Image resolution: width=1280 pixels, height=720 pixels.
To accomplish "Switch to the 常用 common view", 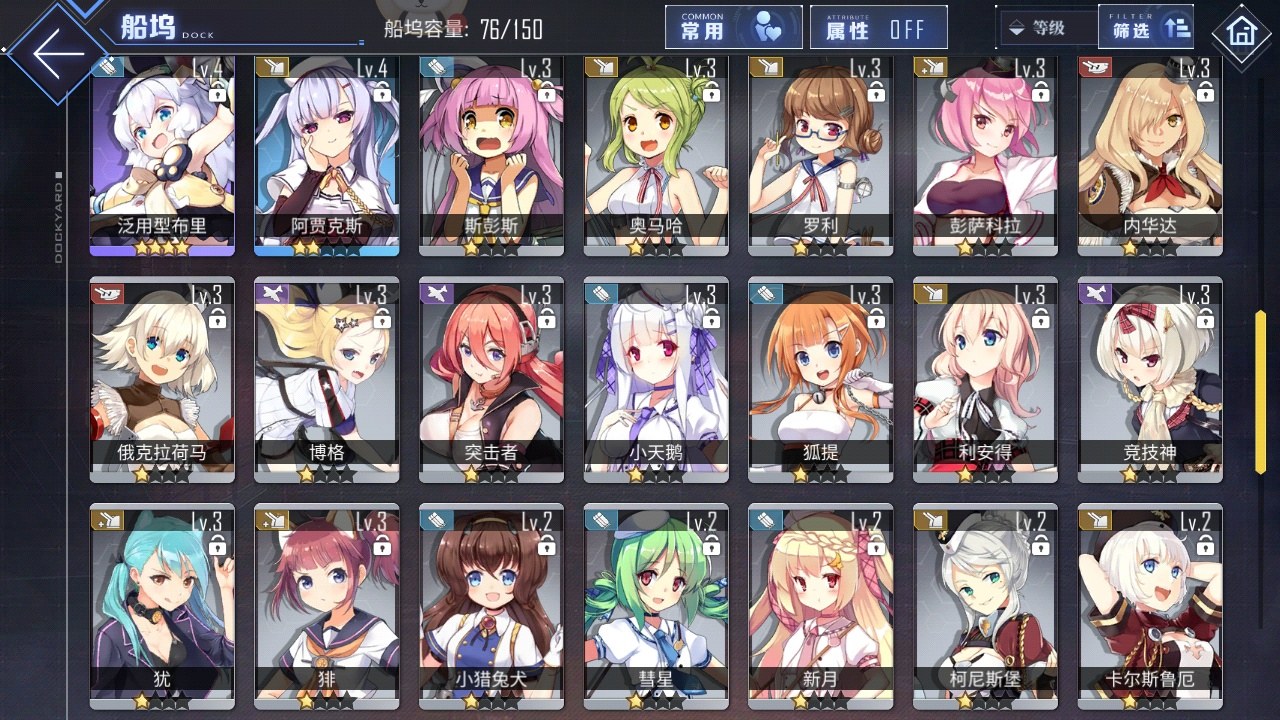I will click(734, 28).
